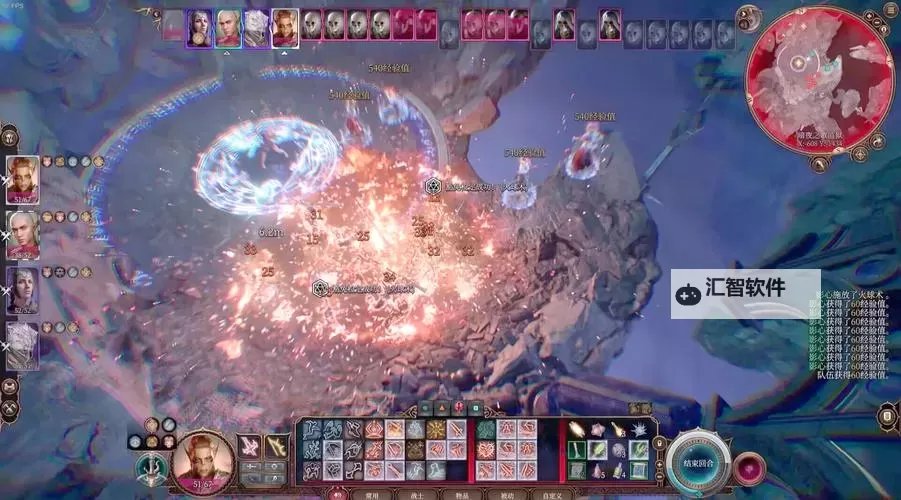Select the white-haired party member portrait

point(23,345)
